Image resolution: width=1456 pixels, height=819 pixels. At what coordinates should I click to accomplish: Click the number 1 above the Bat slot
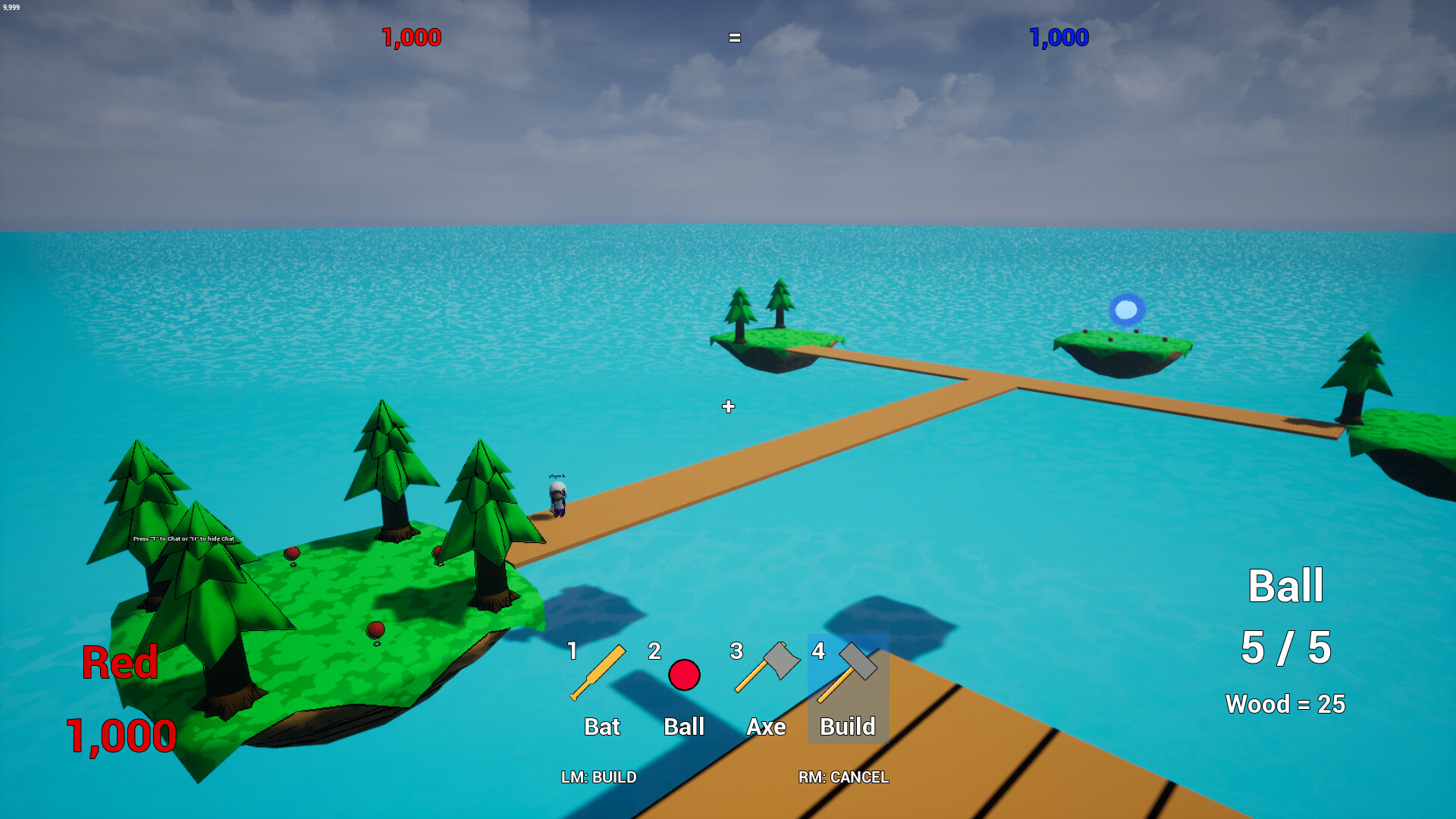tap(573, 651)
